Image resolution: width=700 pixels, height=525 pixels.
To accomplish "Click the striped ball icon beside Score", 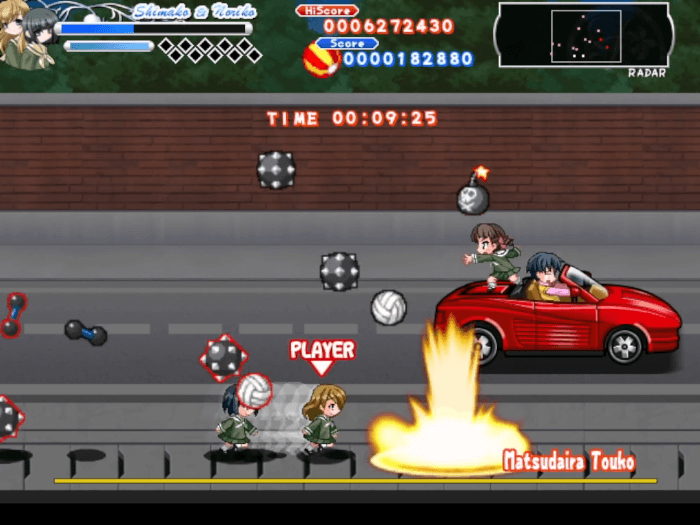I will pos(320,60).
